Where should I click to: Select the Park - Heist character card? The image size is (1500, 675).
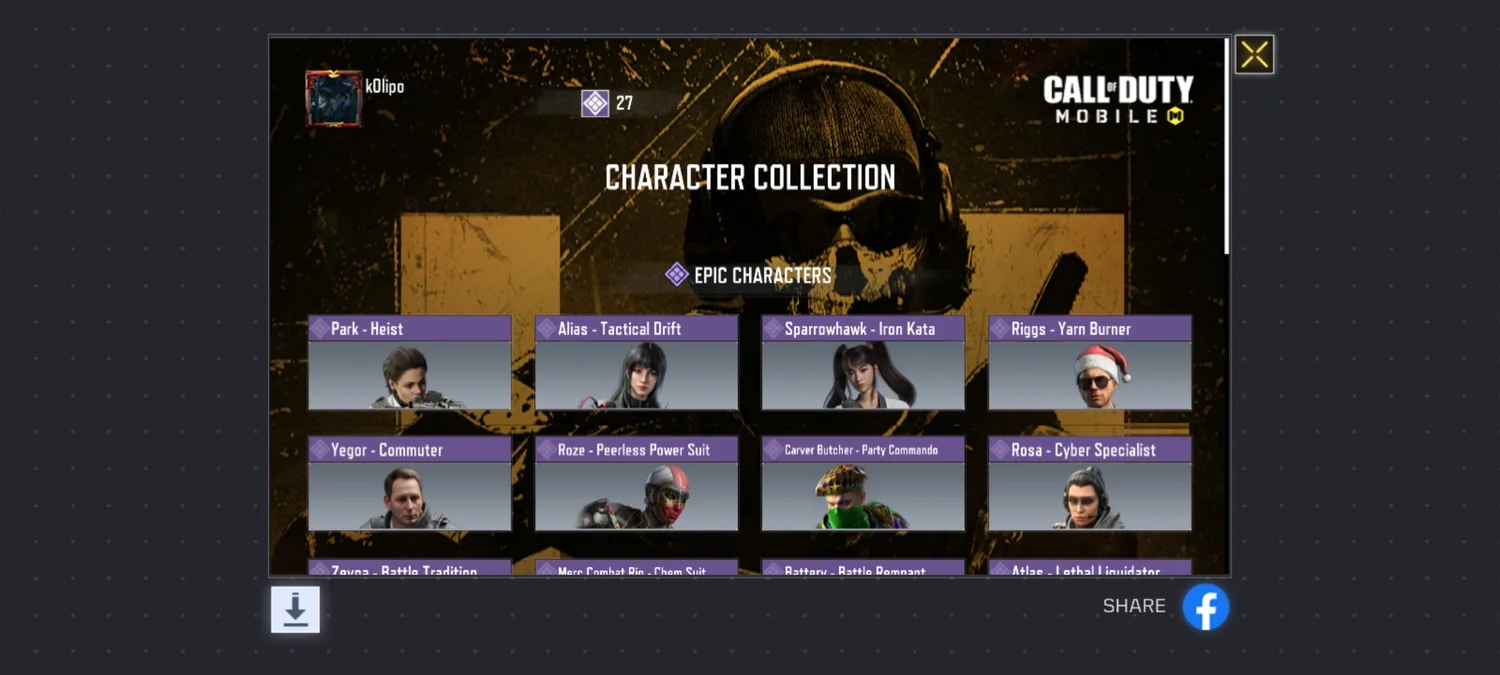pyautogui.click(x=410, y=364)
